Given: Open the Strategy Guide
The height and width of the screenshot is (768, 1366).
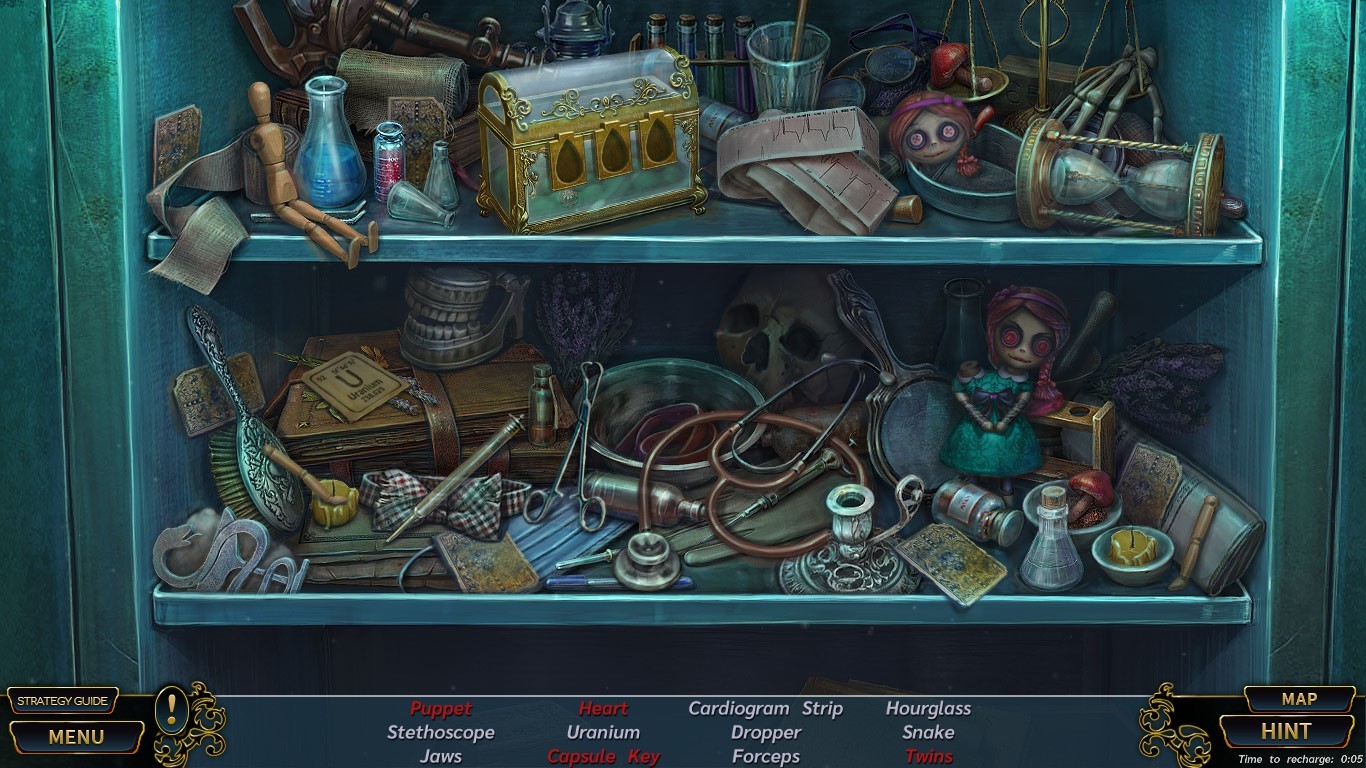Looking at the screenshot, I should pyautogui.click(x=63, y=700).
